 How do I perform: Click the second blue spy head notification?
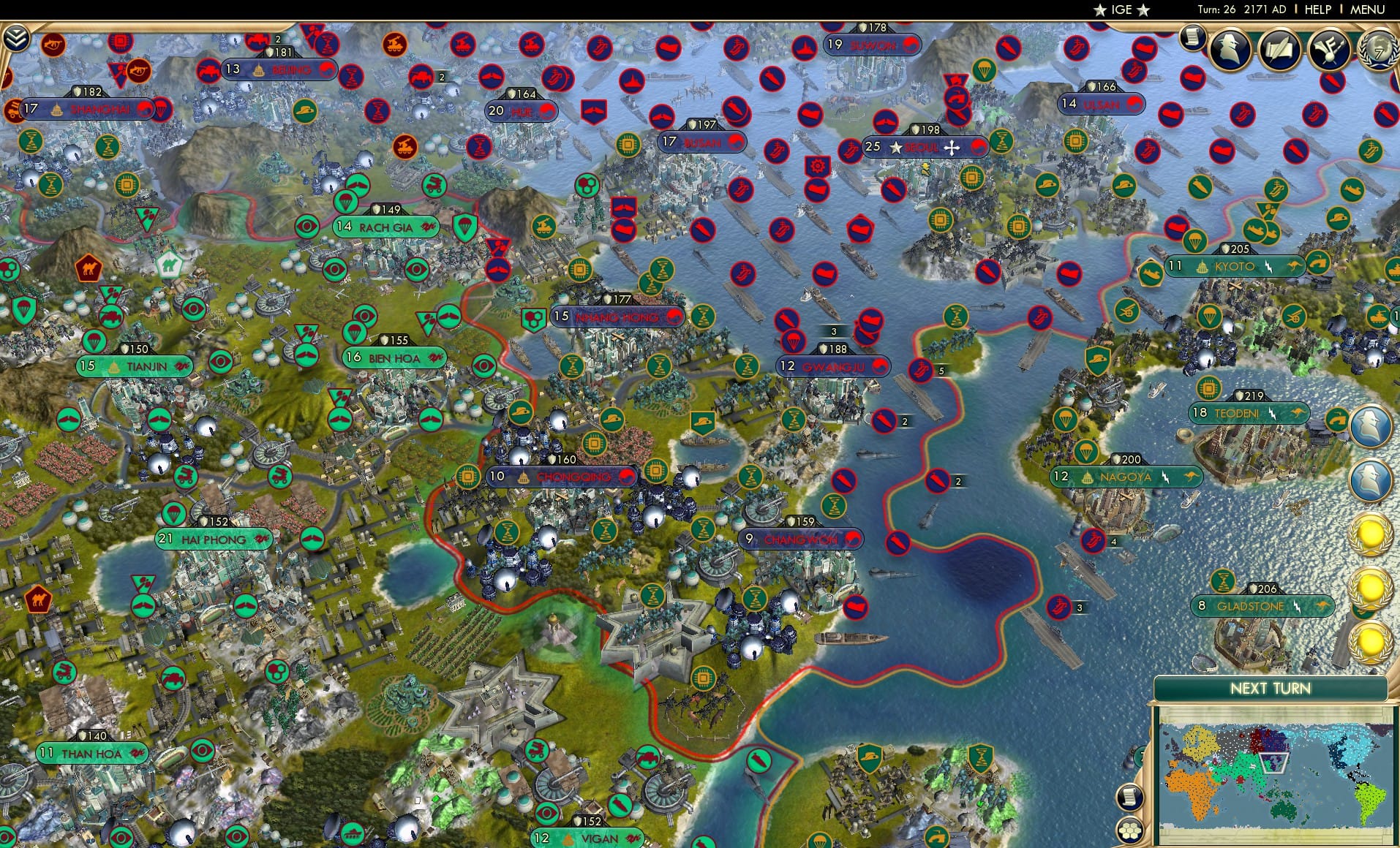pyautogui.click(x=1371, y=479)
